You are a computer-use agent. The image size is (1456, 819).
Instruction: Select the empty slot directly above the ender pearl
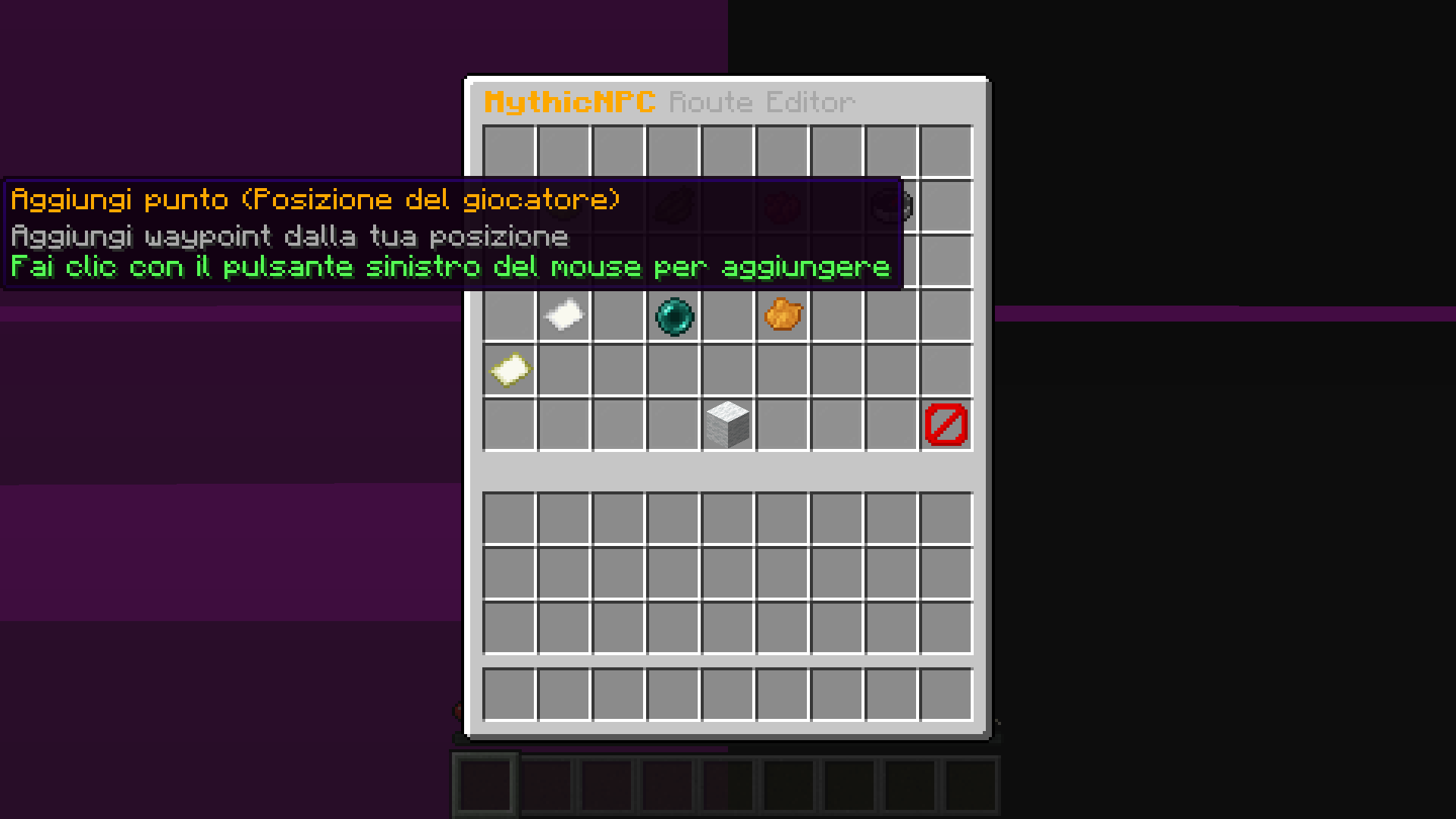tap(674, 262)
